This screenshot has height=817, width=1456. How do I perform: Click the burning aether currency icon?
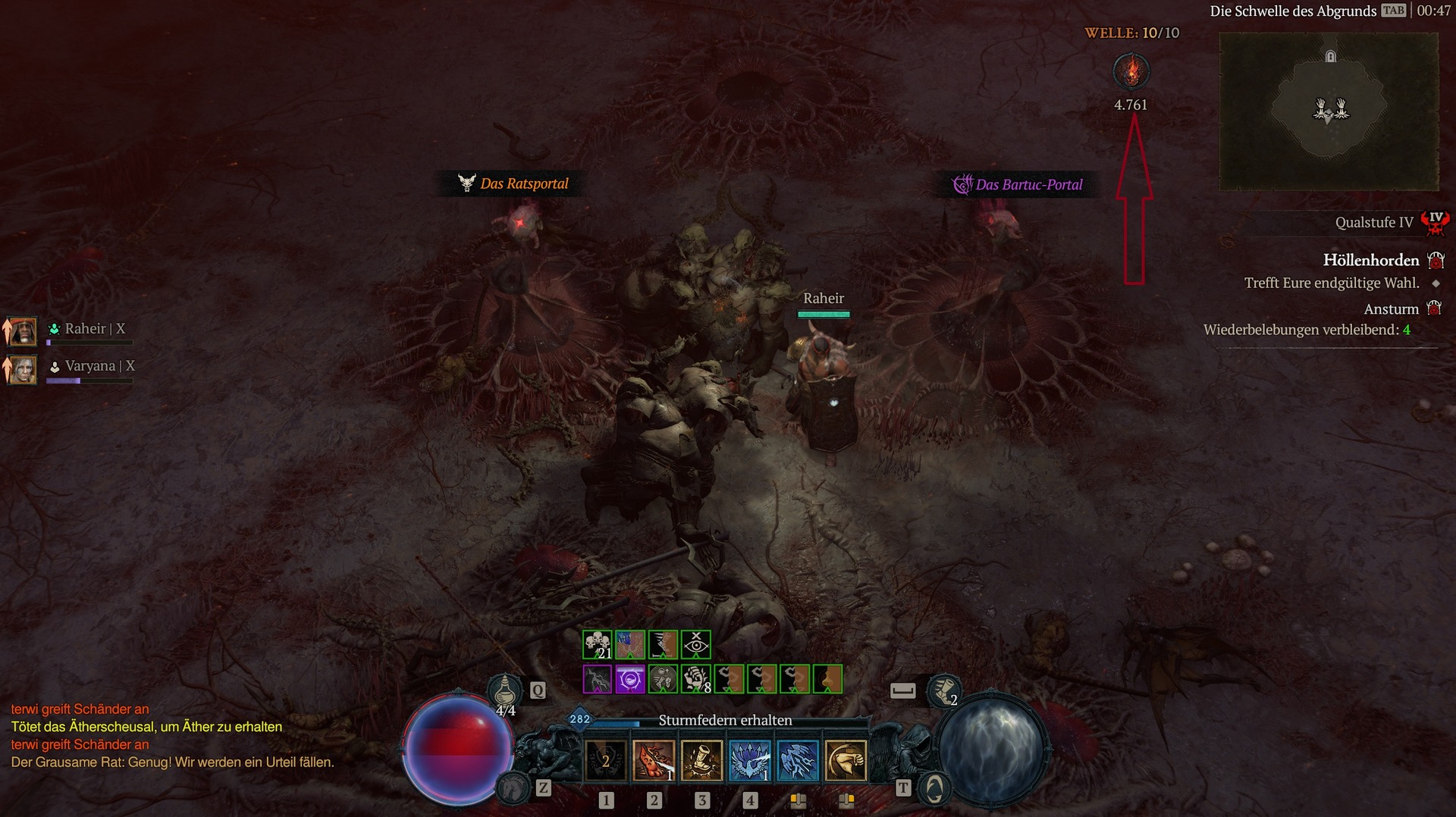pyautogui.click(x=1131, y=71)
